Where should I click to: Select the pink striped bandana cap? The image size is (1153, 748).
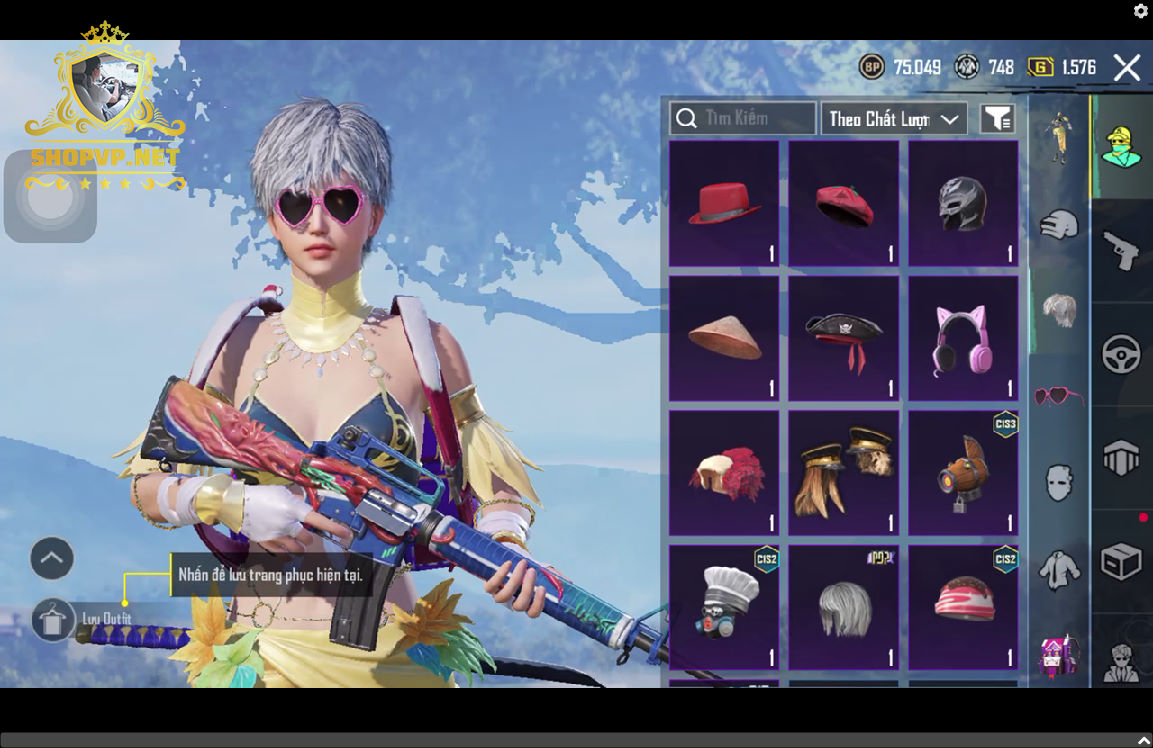963,607
